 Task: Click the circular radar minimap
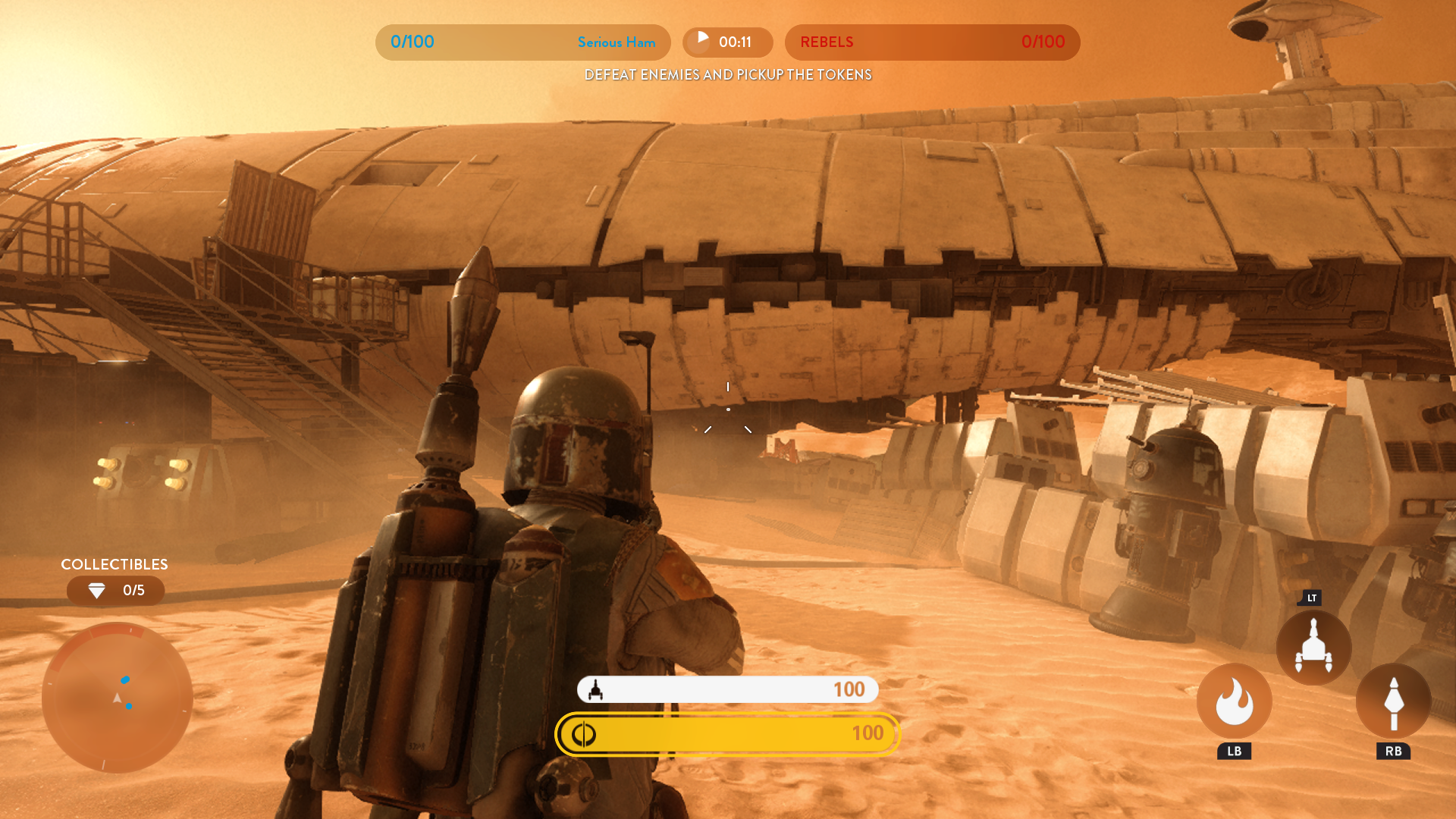(x=118, y=698)
